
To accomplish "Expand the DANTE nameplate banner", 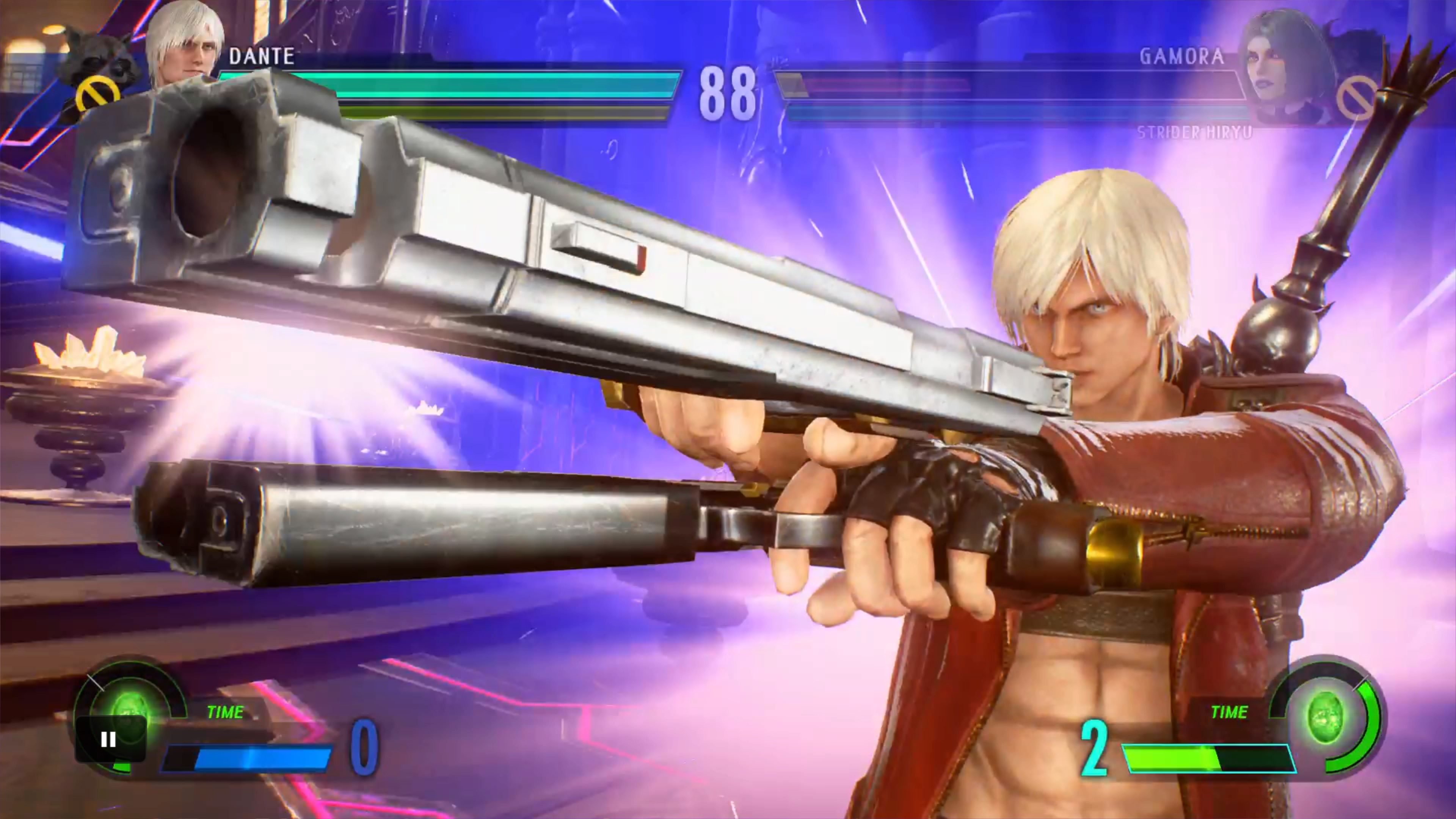I will [x=262, y=56].
